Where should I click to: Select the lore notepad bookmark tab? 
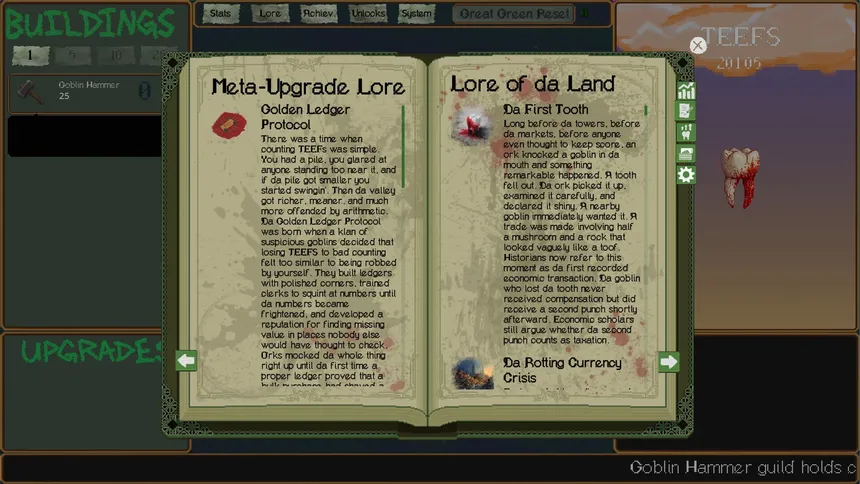click(686, 111)
